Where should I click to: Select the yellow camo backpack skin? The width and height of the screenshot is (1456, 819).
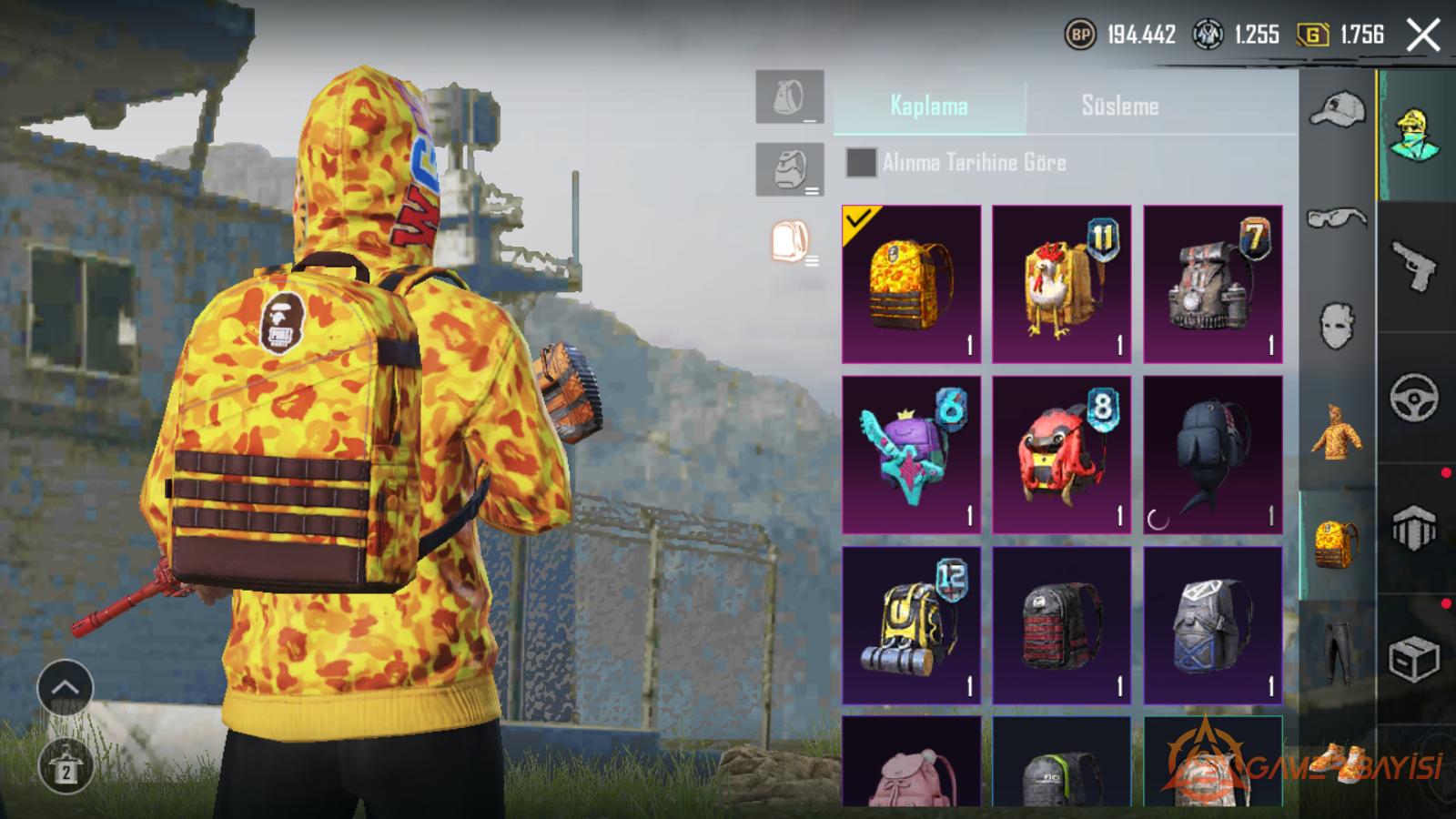pyautogui.click(x=911, y=284)
